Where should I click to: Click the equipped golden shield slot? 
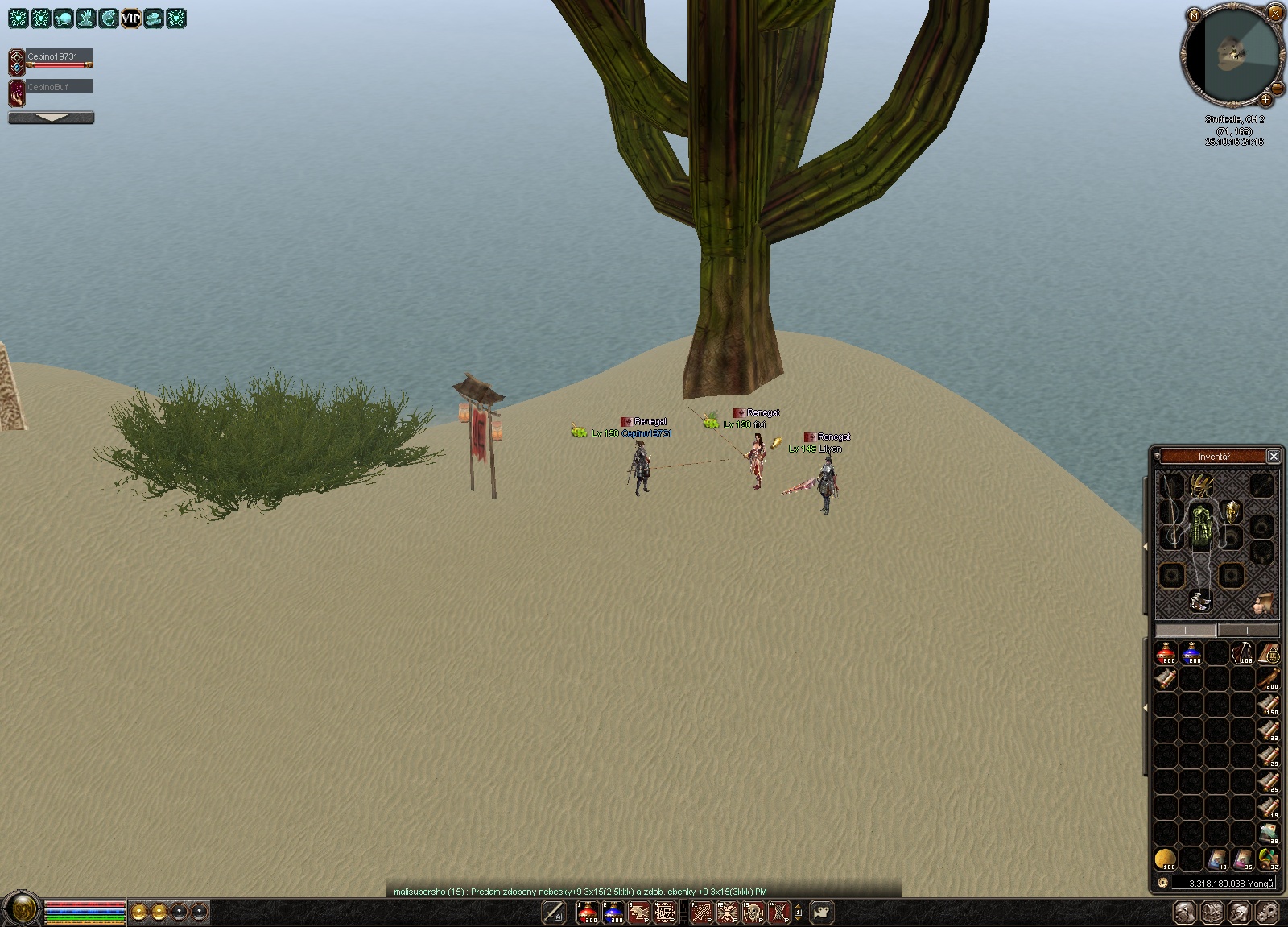point(1232,511)
